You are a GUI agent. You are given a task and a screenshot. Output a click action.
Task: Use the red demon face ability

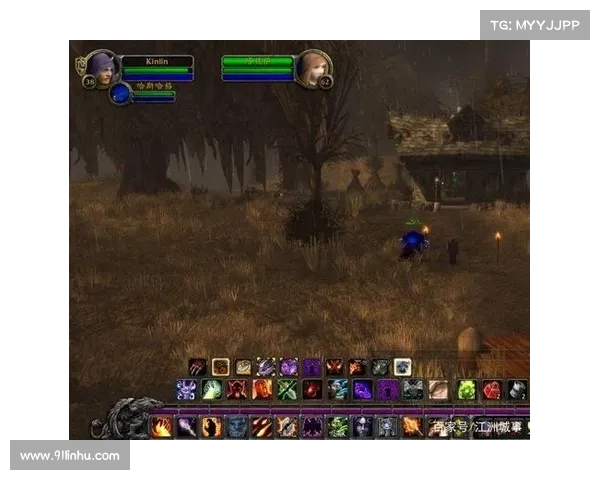pos(236,389)
